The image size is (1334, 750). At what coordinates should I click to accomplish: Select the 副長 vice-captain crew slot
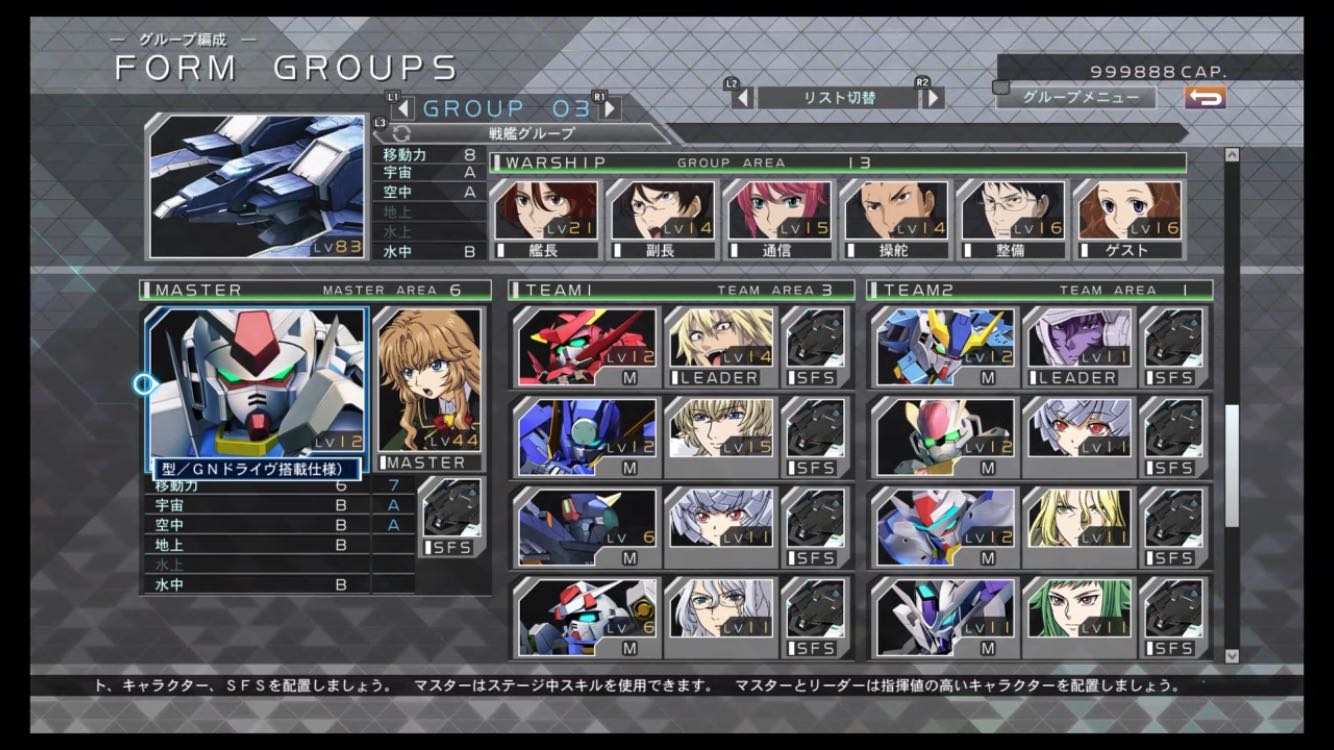point(662,218)
